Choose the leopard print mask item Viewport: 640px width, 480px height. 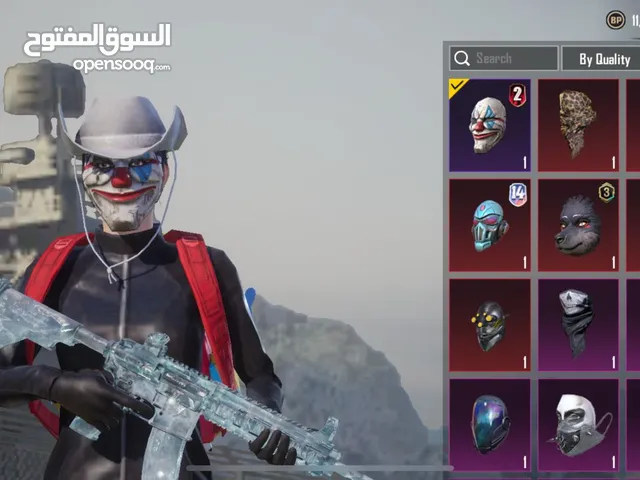click(x=578, y=124)
